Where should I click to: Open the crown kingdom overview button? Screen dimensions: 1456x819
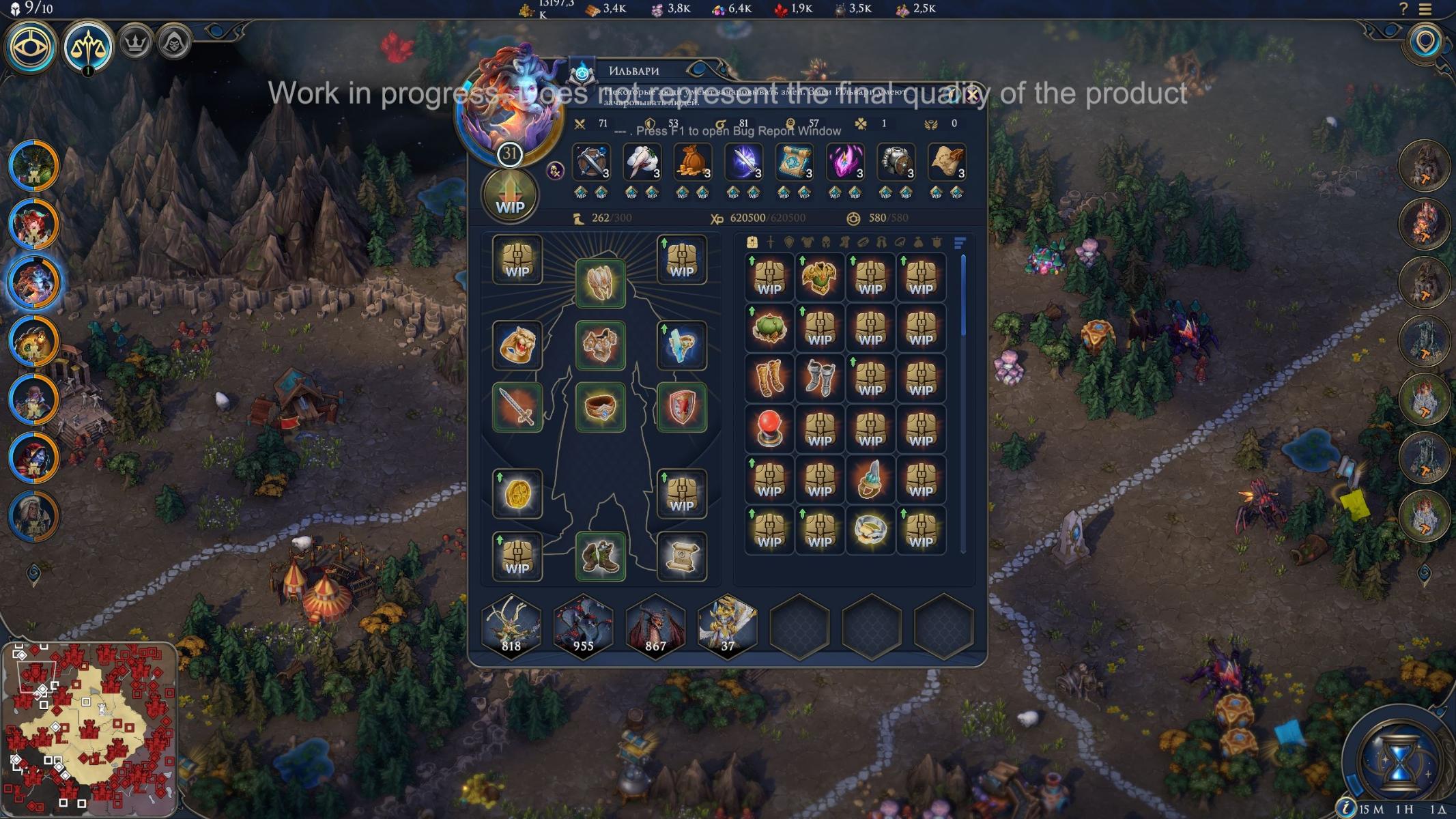pos(136,44)
